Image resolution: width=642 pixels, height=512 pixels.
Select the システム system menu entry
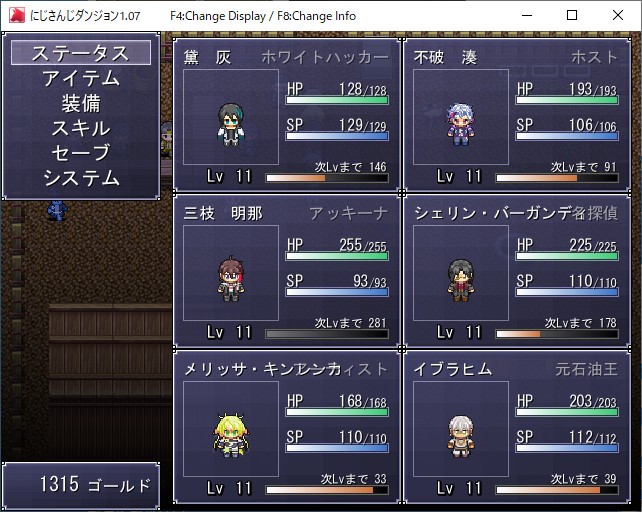[80, 178]
